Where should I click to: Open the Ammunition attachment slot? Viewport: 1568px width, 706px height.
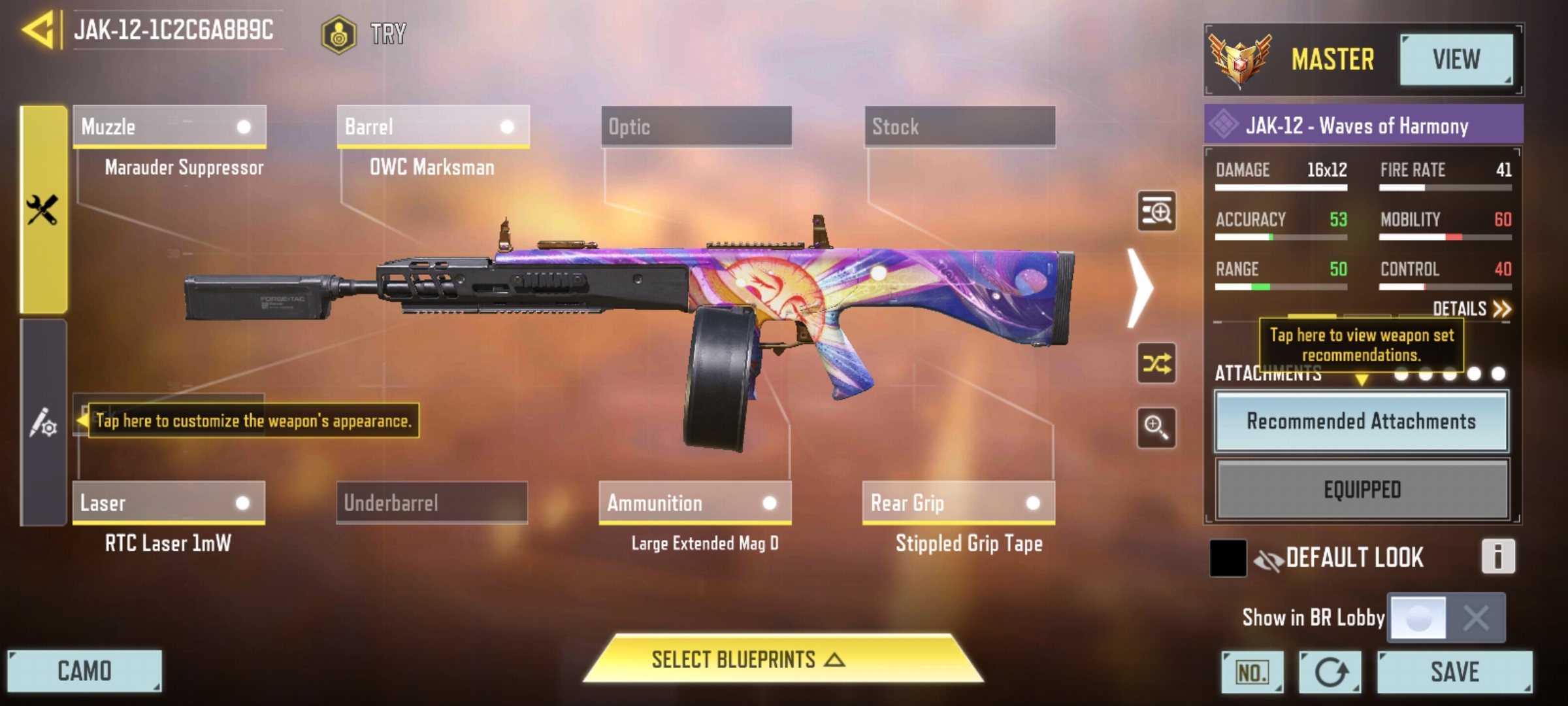click(x=694, y=503)
